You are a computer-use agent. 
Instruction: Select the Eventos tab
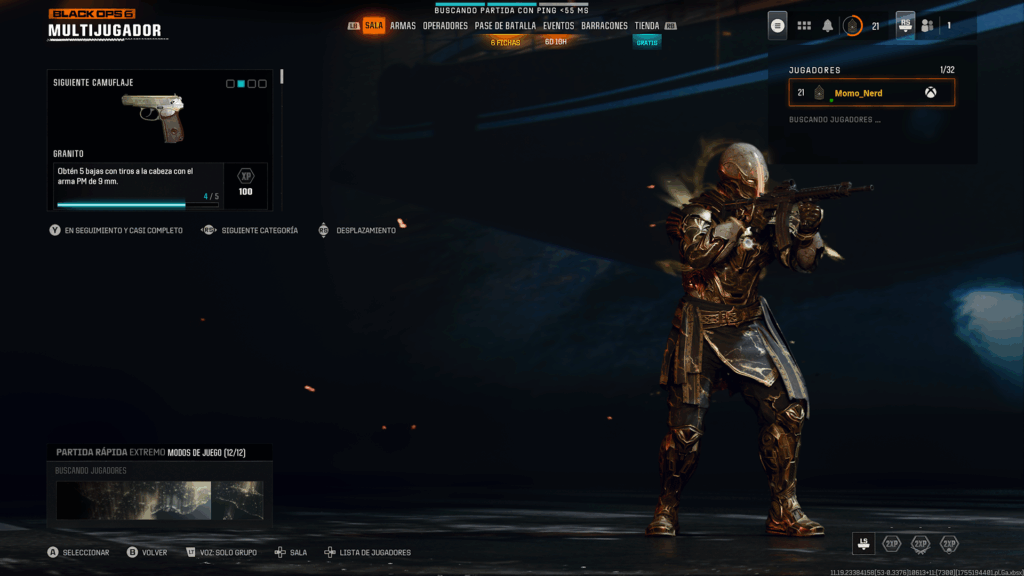pos(558,26)
